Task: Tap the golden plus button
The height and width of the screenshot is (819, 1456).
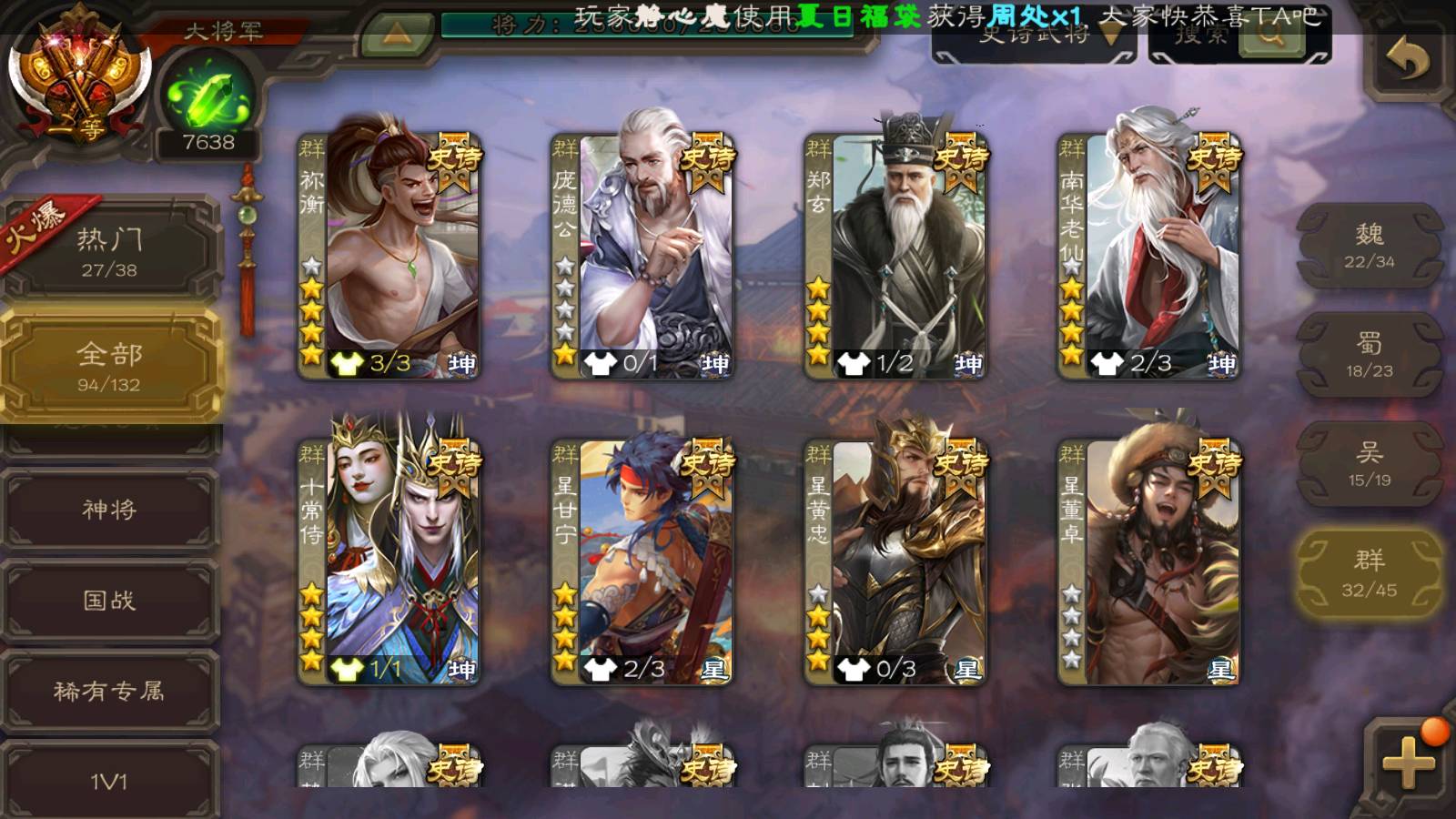Action: point(1407,762)
